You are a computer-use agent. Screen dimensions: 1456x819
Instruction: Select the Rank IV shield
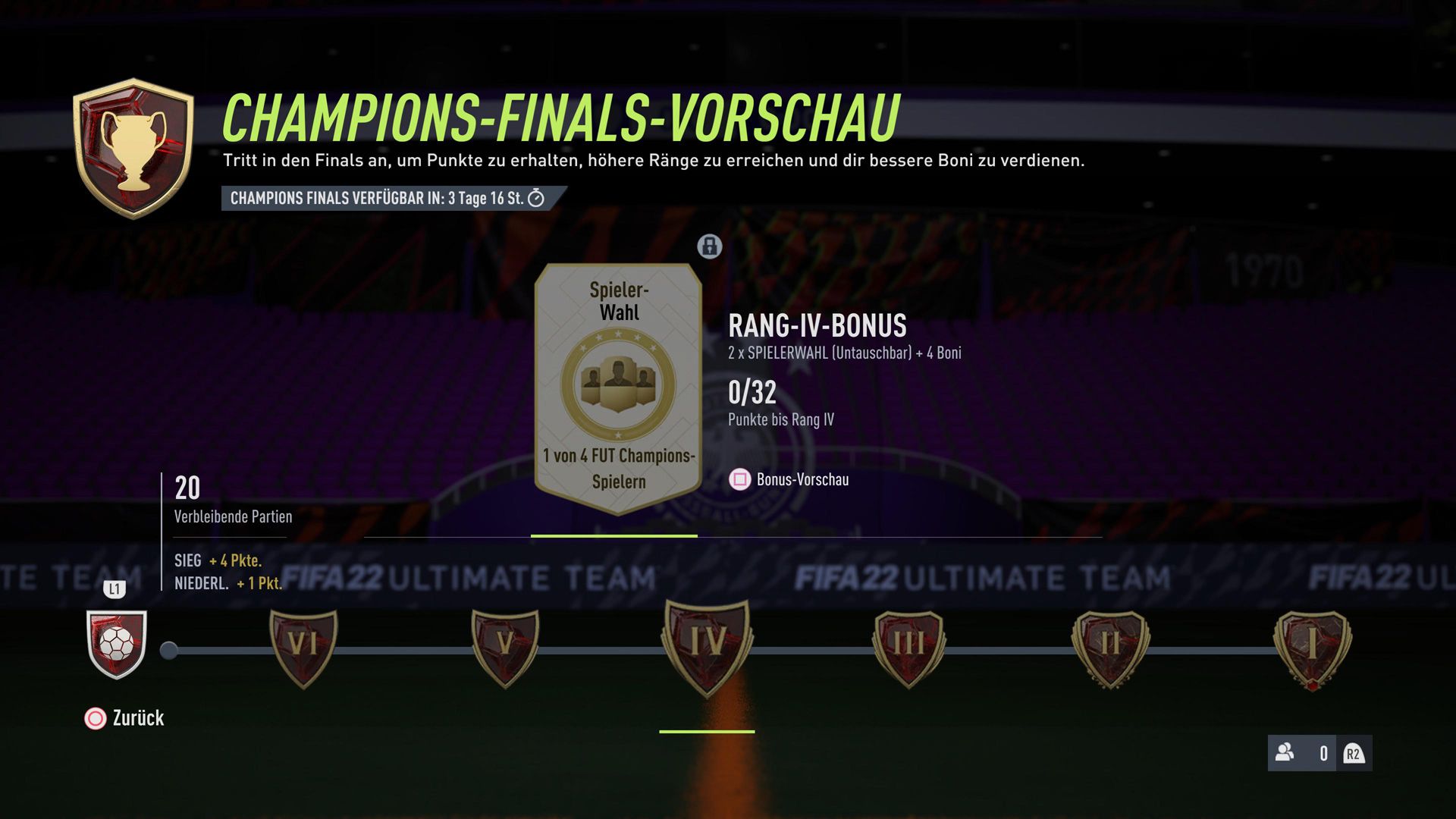click(705, 648)
